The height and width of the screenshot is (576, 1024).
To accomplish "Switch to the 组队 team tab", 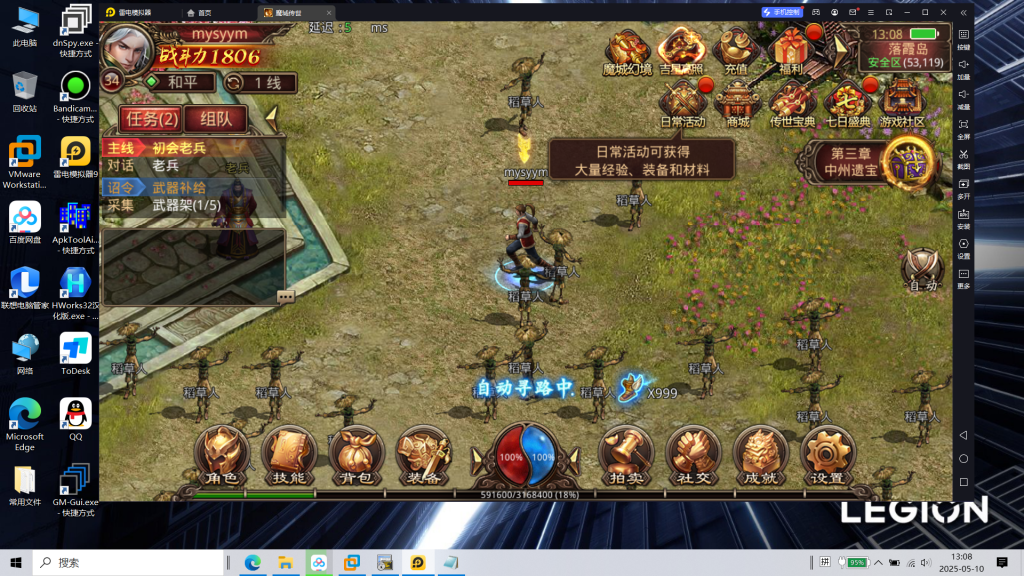I will (216, 119).
